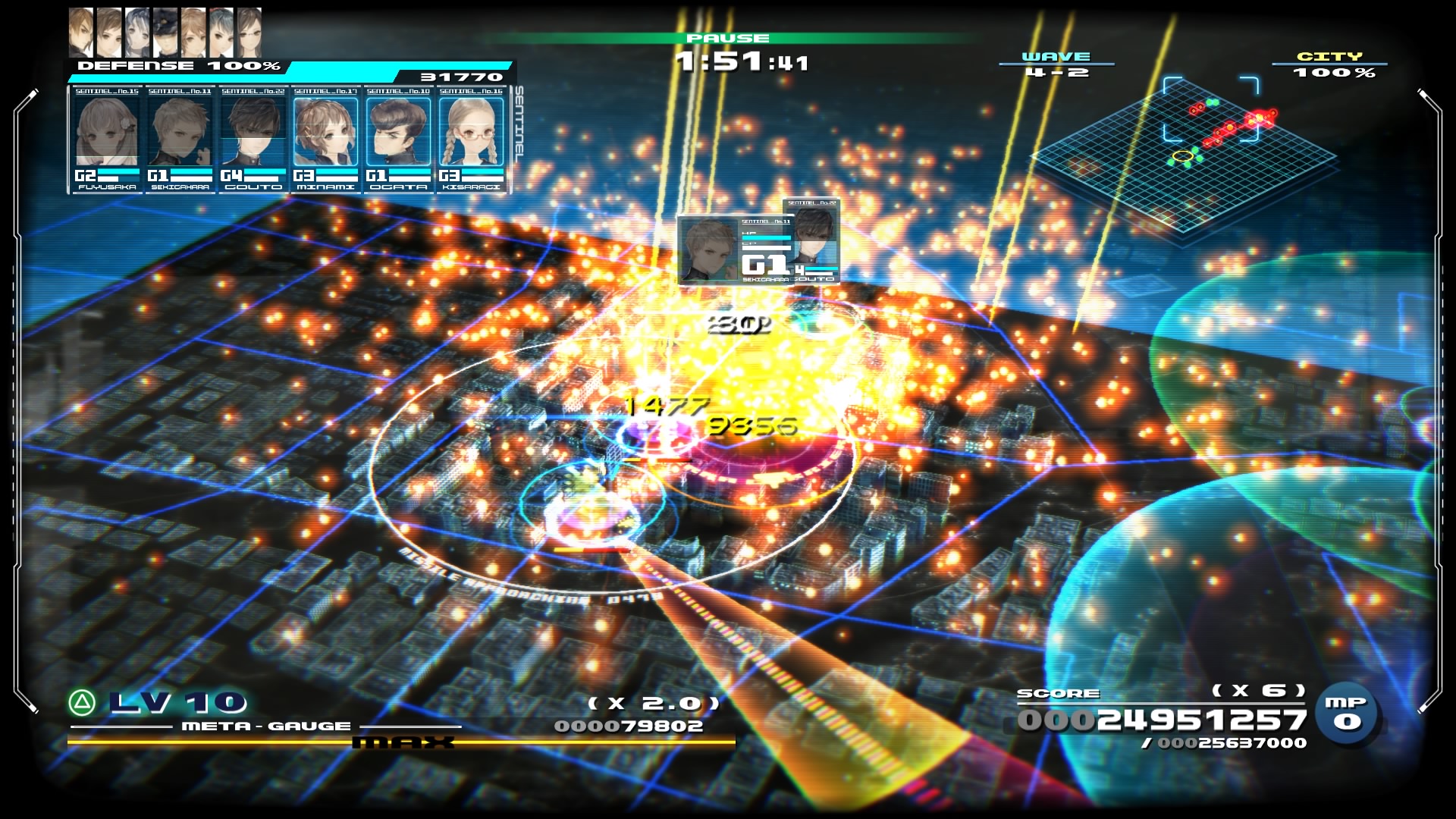
Task: Choose Ogata's G1 sentinel card
Action: pyautogui.click(x=398, y=140)
